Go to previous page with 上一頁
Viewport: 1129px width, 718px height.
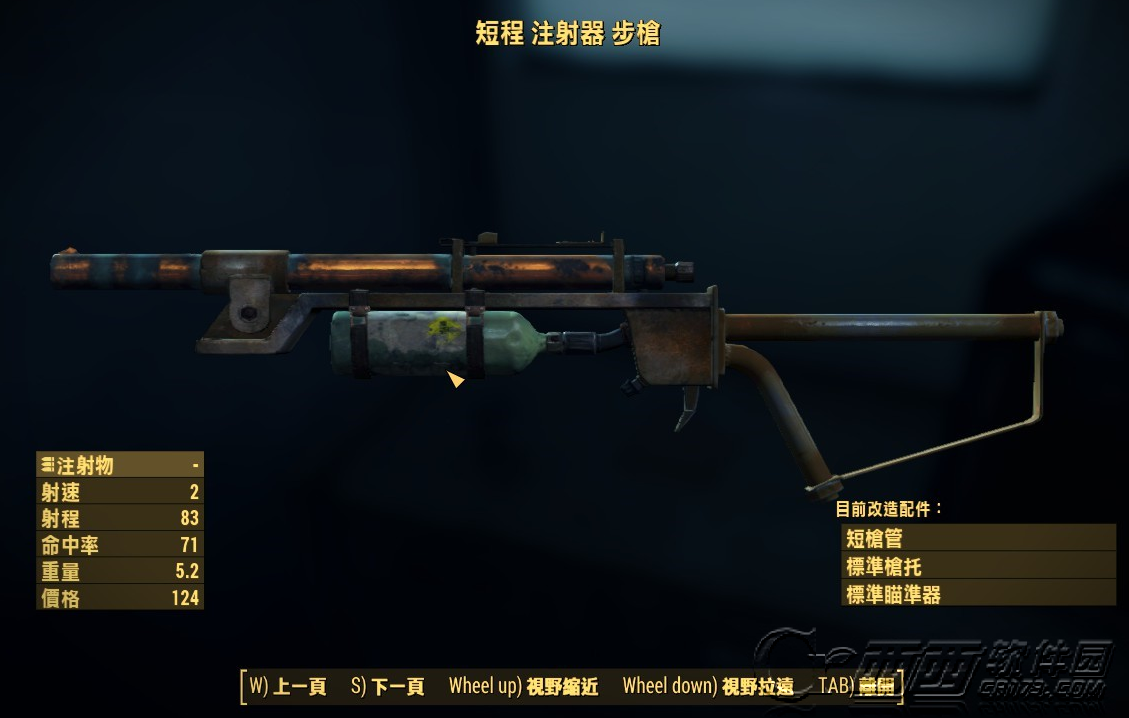pyautogui.click(x=288, y=686)
